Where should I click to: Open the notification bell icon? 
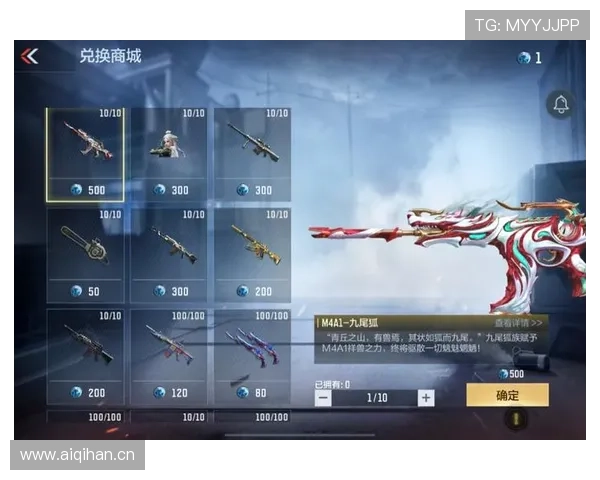pos(560,104)
